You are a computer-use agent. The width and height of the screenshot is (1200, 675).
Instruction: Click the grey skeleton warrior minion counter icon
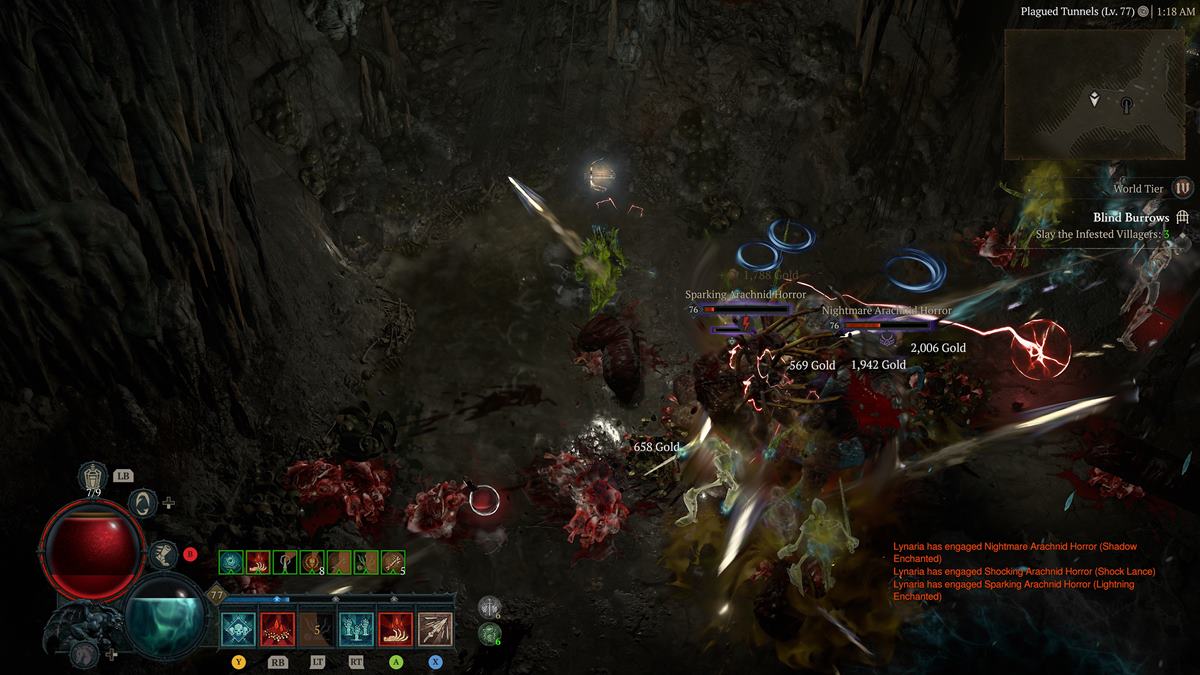tap(488, 606)
